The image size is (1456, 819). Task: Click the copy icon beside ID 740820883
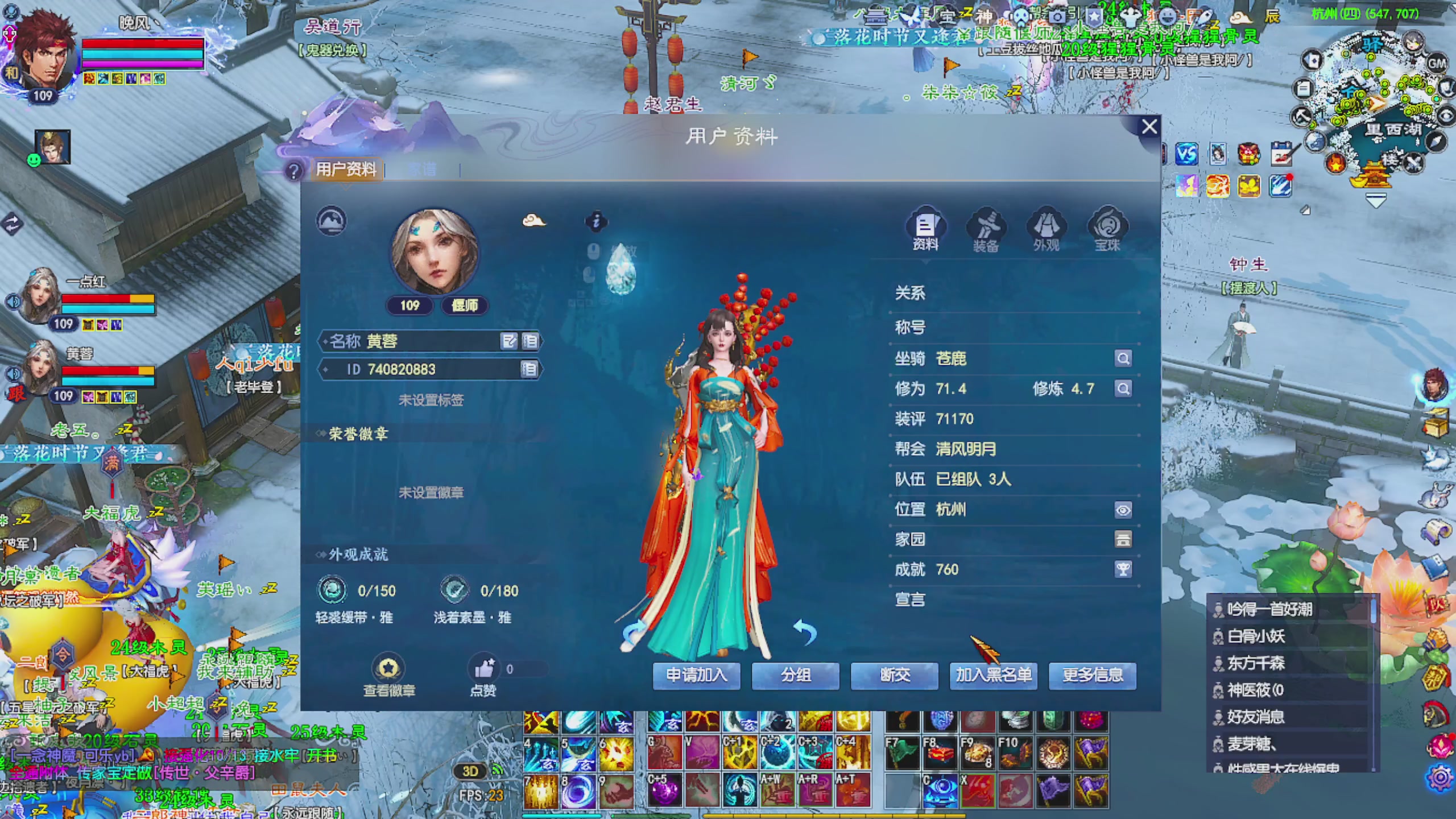[529, 369]
